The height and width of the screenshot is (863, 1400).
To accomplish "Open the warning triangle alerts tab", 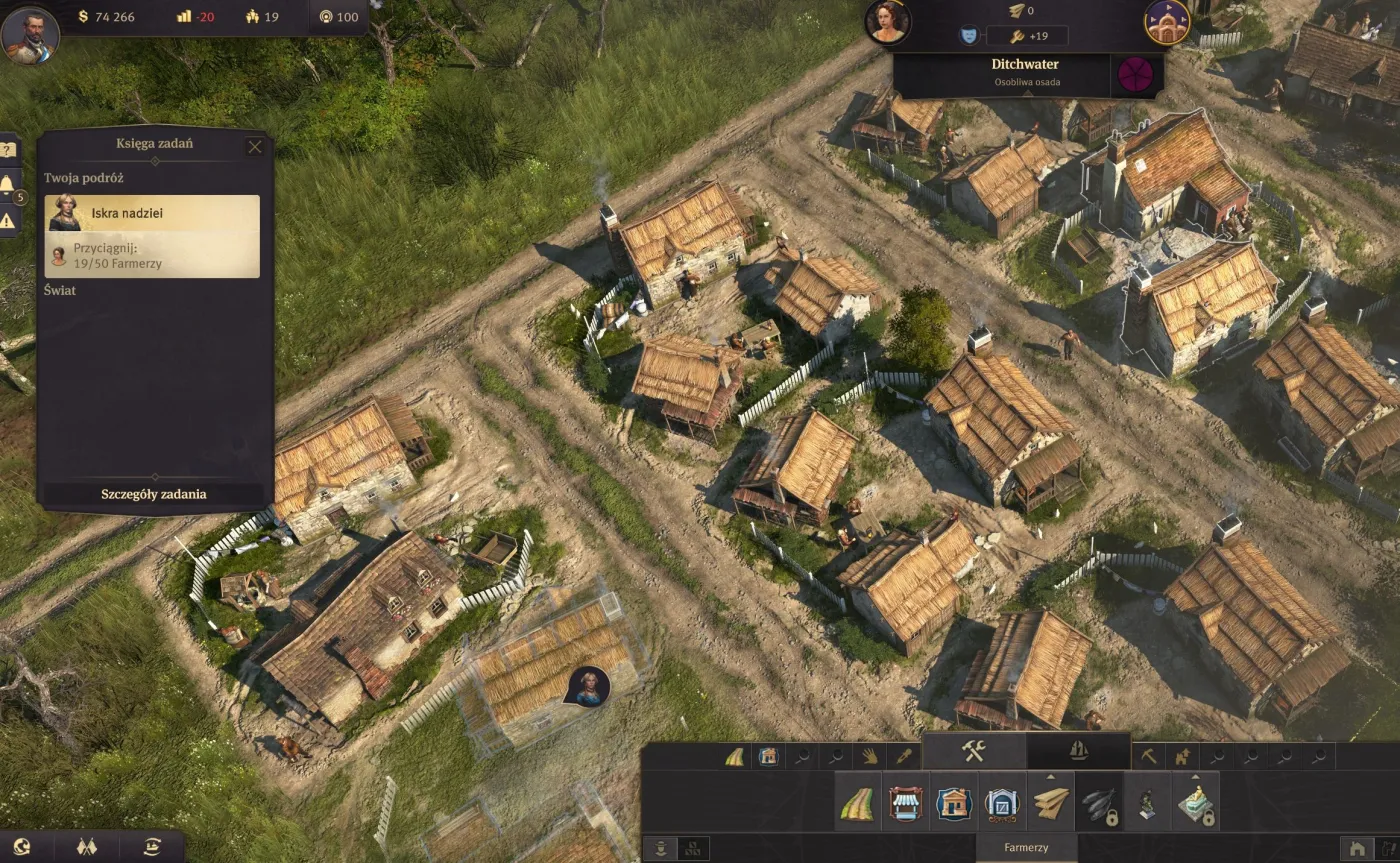I will click(8, 220).
